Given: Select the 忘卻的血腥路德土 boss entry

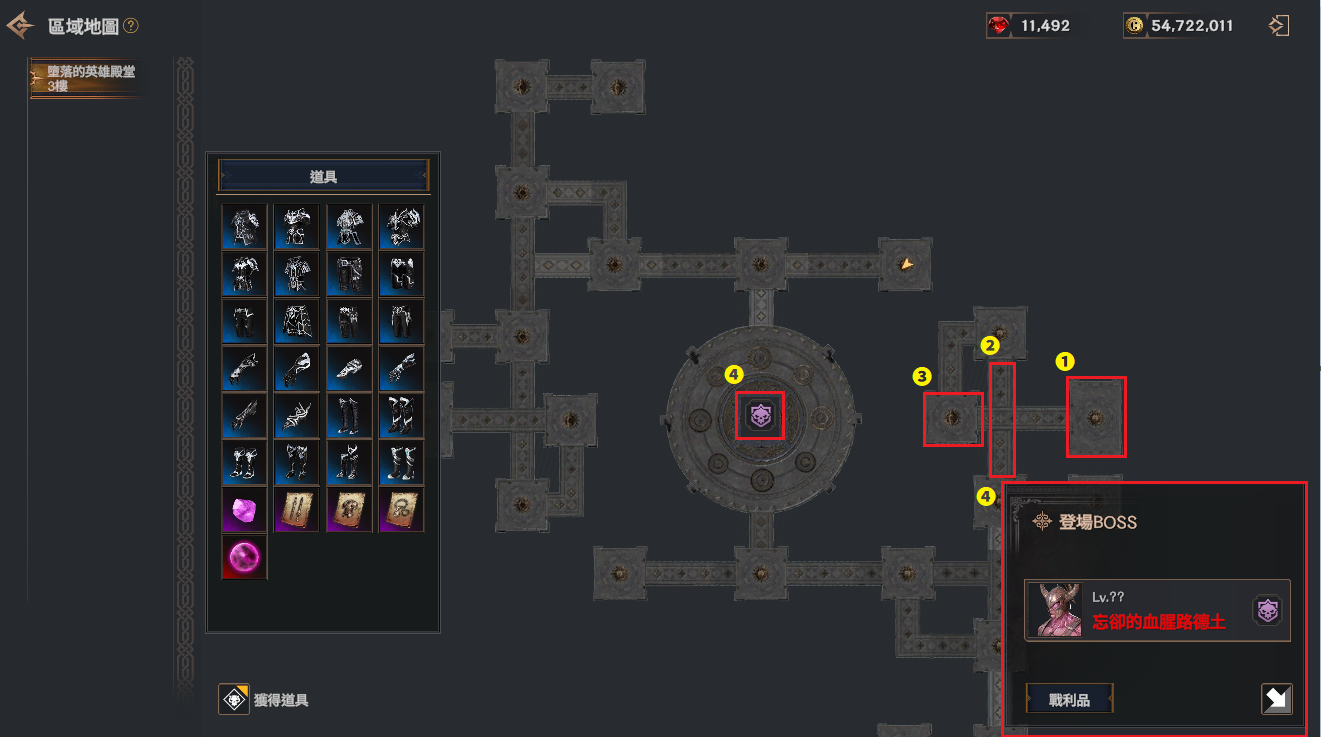Looking at the screenshot, I should click(x=1157, y=610).
